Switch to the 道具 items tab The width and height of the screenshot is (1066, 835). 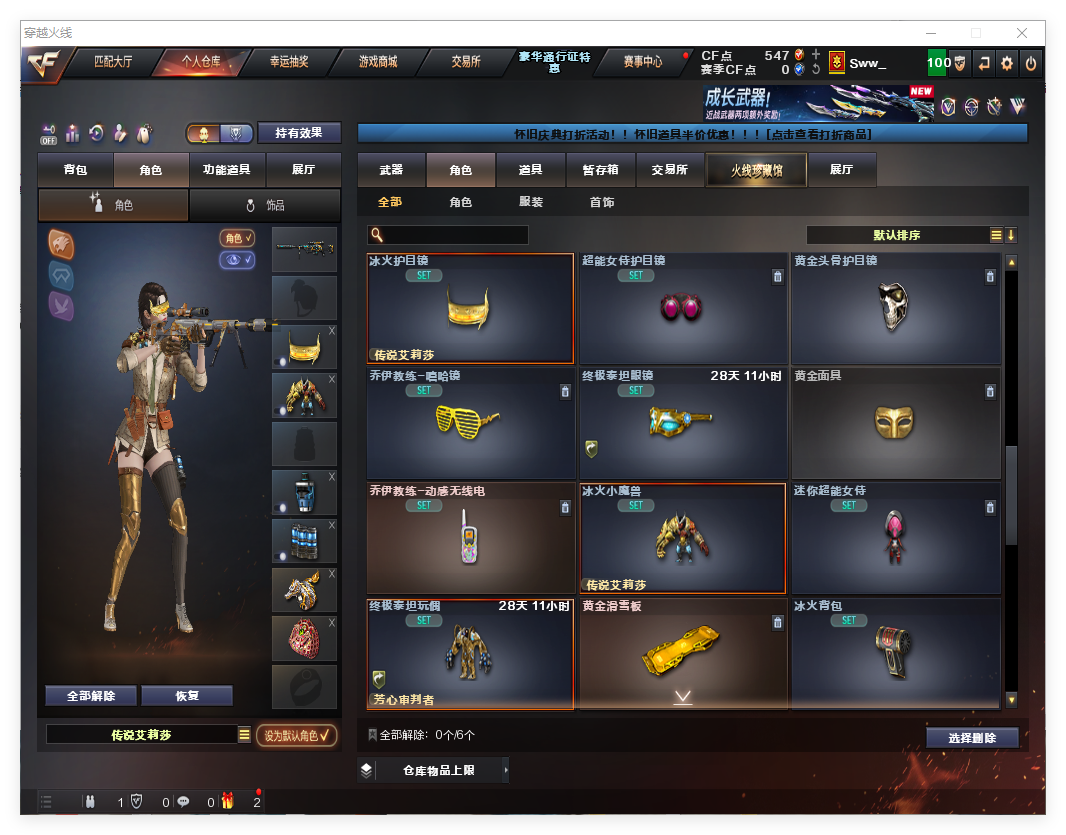[x=531, y=170]
